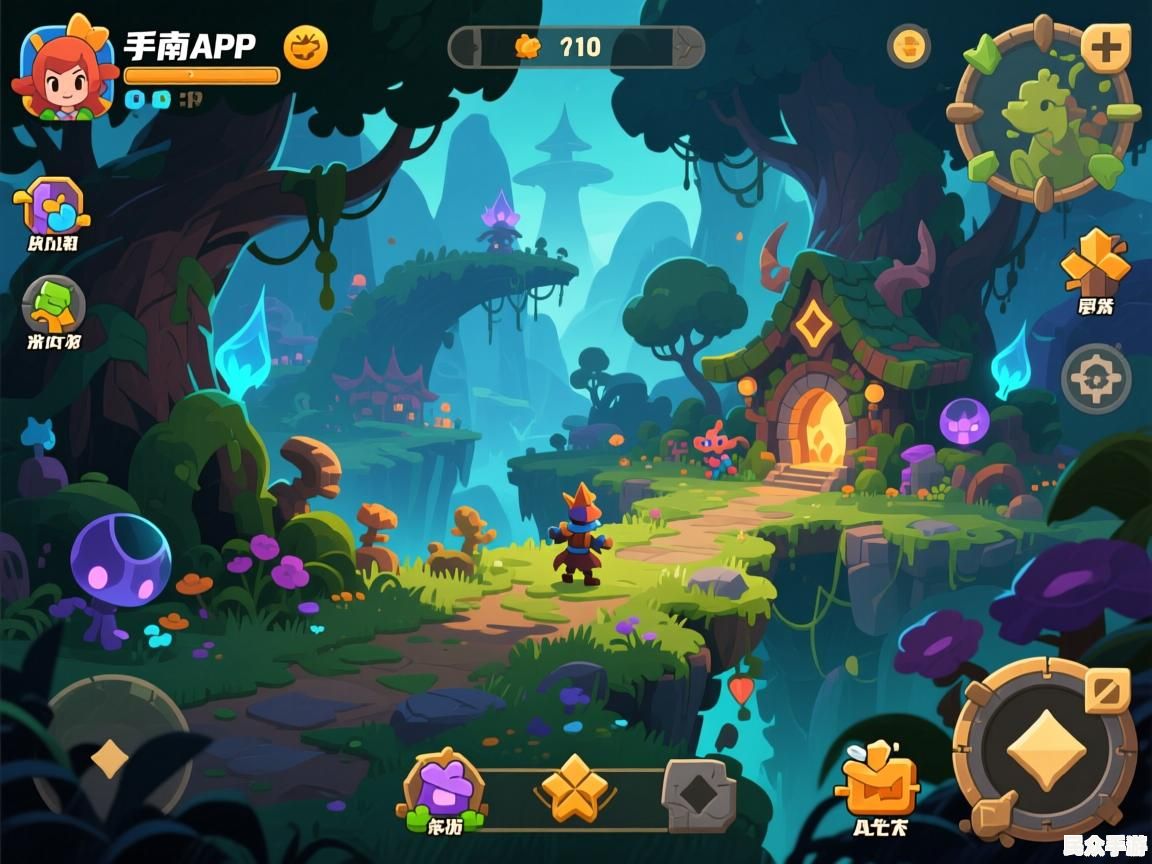Select the plus button on the minimap
This screenshot has height=864, width=1152.
coord(1106,47)
